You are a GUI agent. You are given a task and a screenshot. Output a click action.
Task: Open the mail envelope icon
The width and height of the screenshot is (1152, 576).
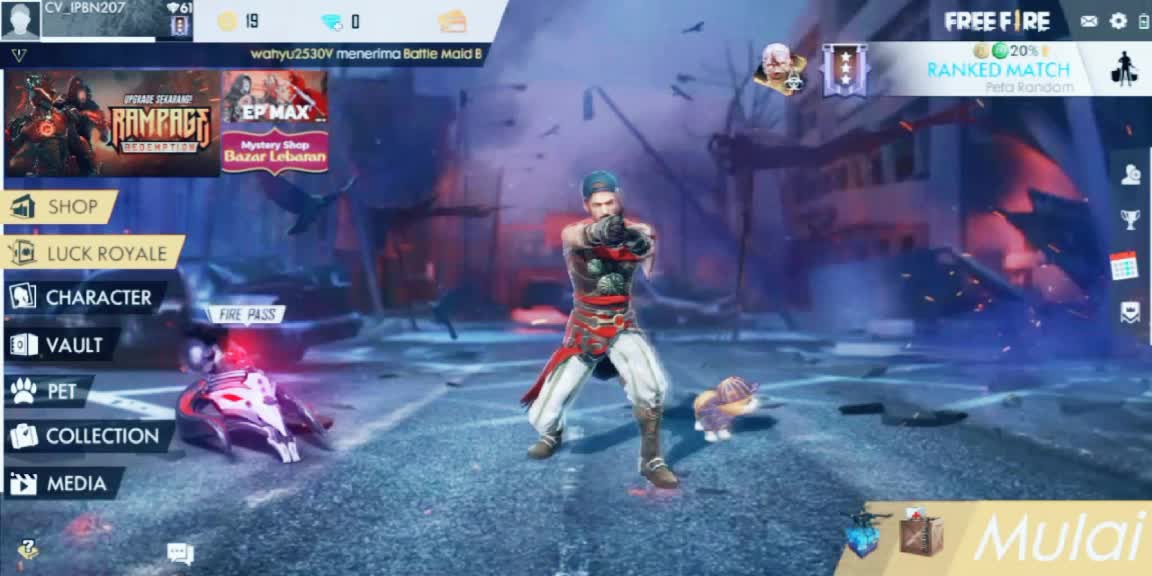1089,21
